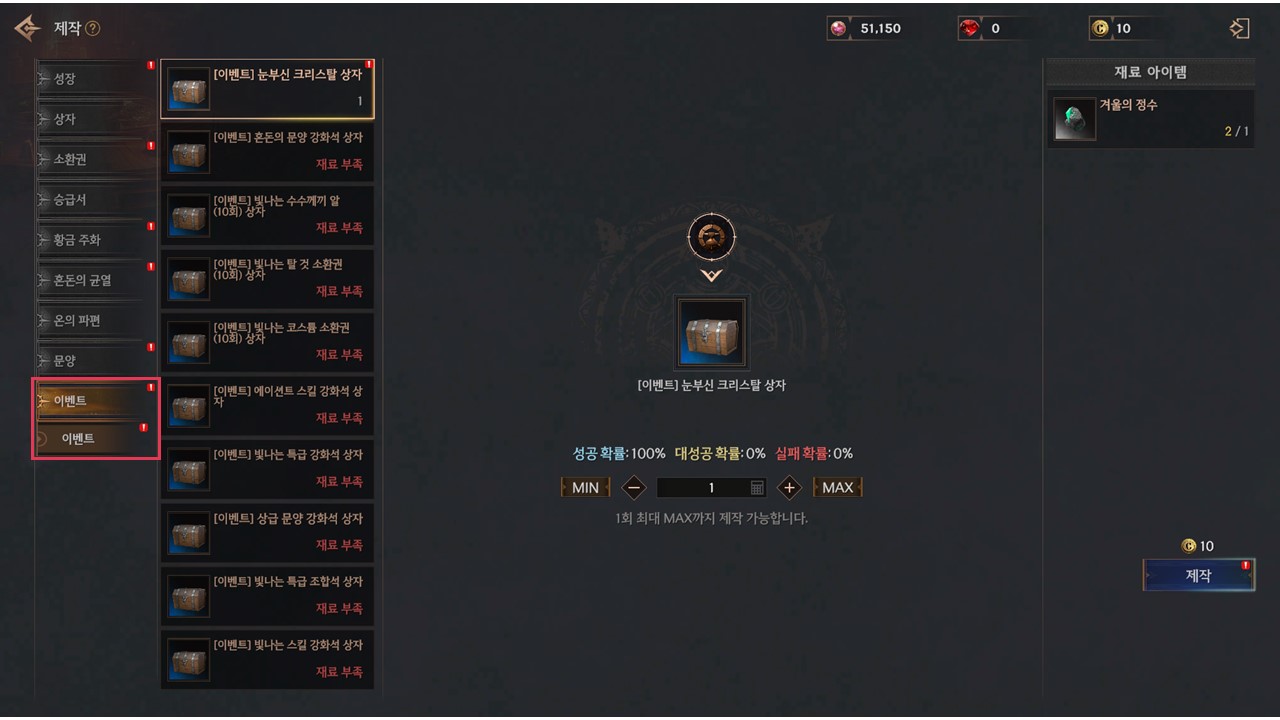Pick the 상급 문양 강화석 상자 recipe
The image size is (1280, 720).
coord(267,533)
